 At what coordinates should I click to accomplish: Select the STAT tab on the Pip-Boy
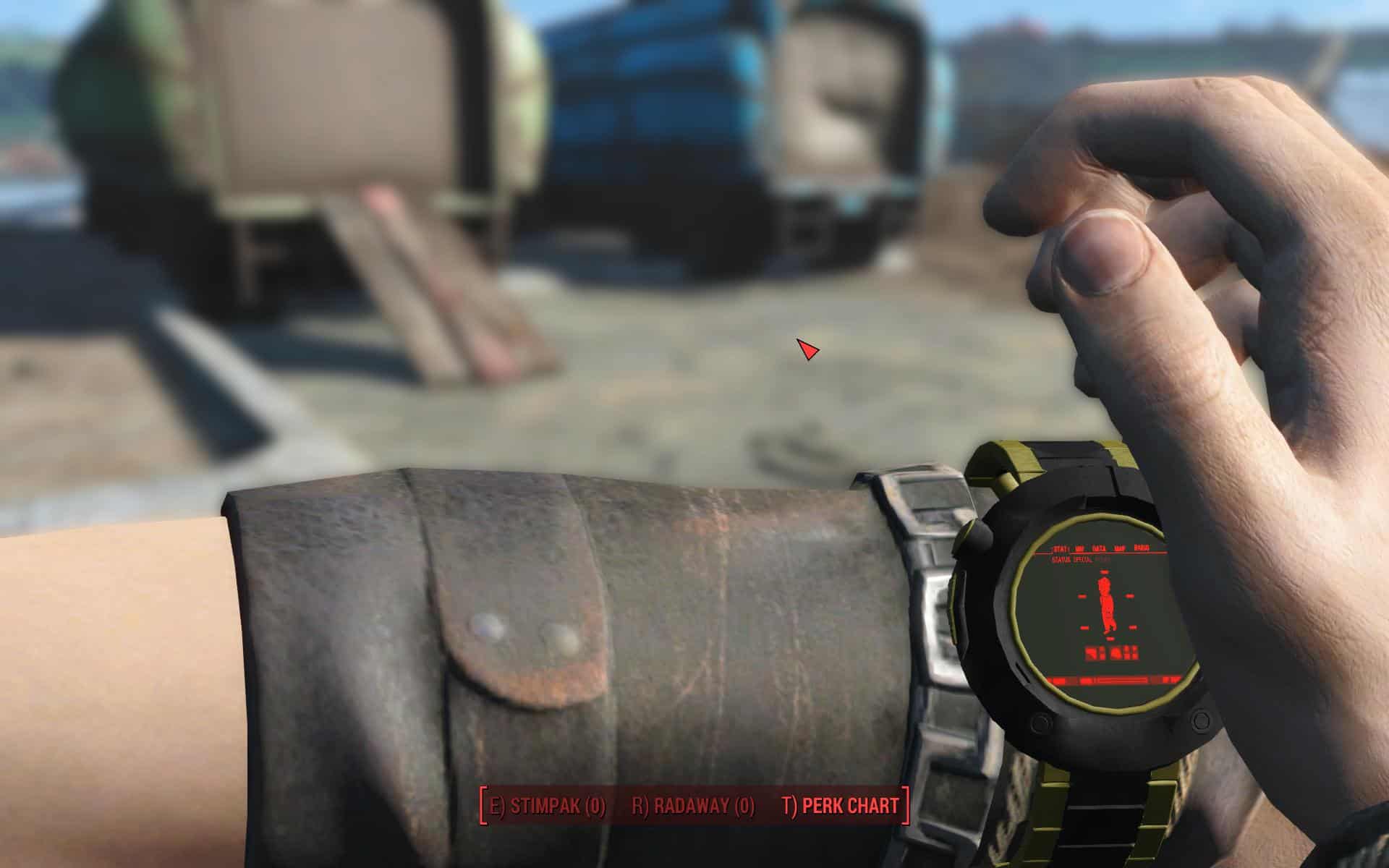click(1062, 548)
